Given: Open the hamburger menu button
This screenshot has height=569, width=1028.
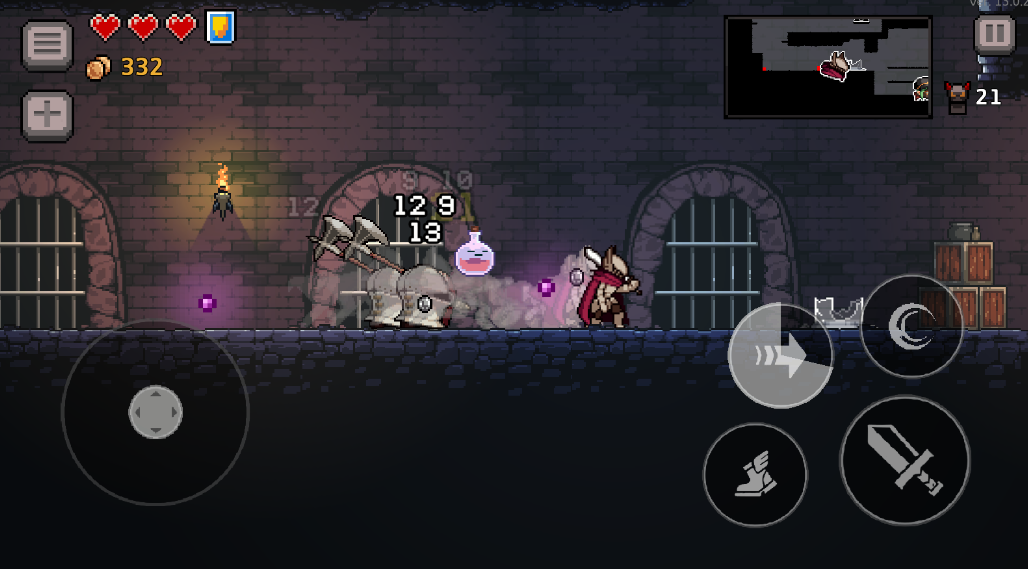Looking at the screenshot, I should (47, 45).
